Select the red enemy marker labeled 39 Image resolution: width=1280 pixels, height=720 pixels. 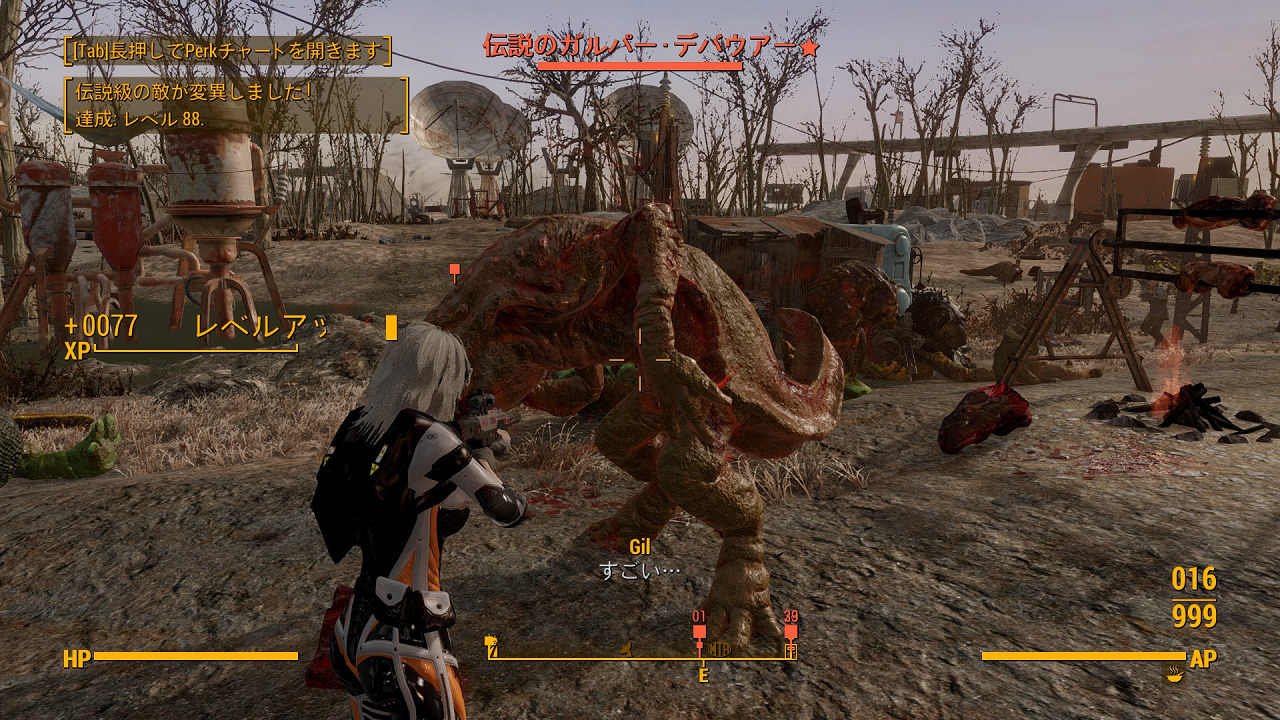pos(790,630)
